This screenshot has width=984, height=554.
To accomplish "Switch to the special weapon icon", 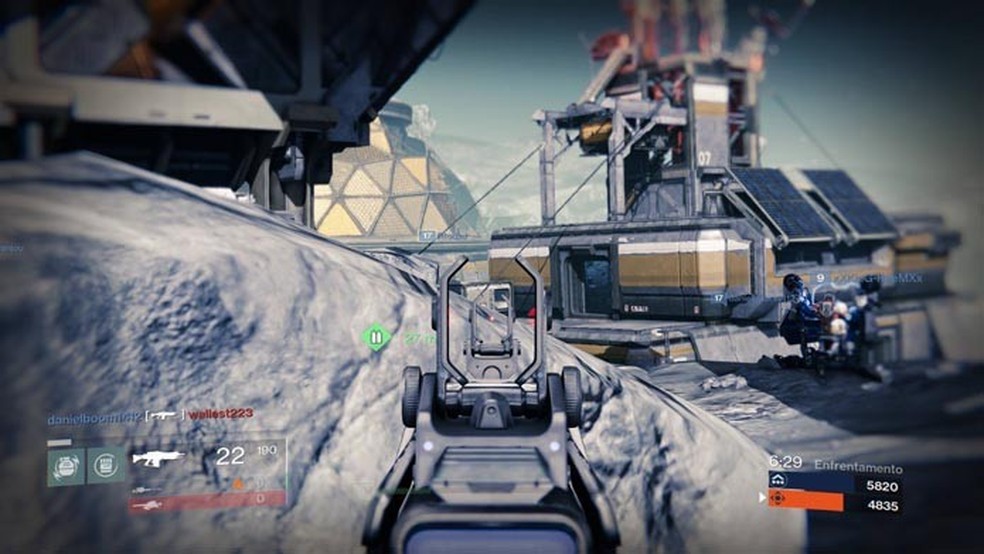I will [x=146, y=488].
